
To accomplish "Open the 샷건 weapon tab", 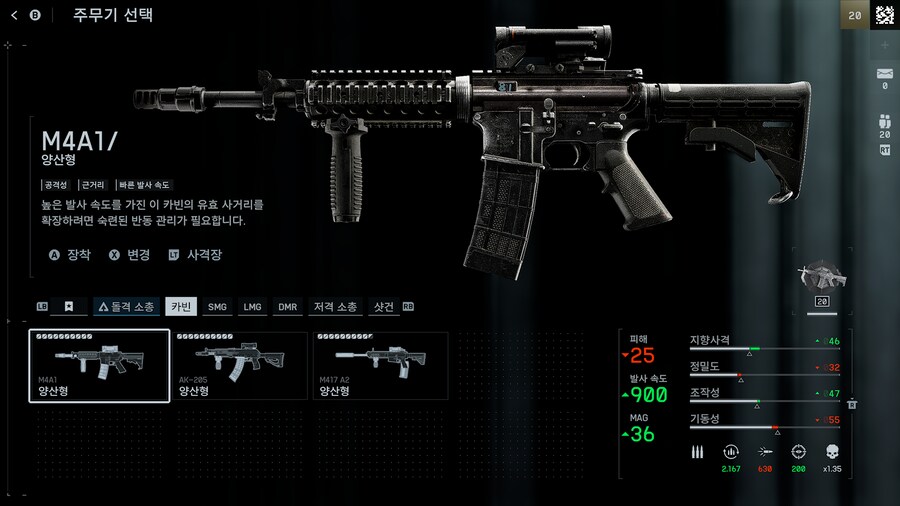I will pyautogui.click(x=384, y=307).
